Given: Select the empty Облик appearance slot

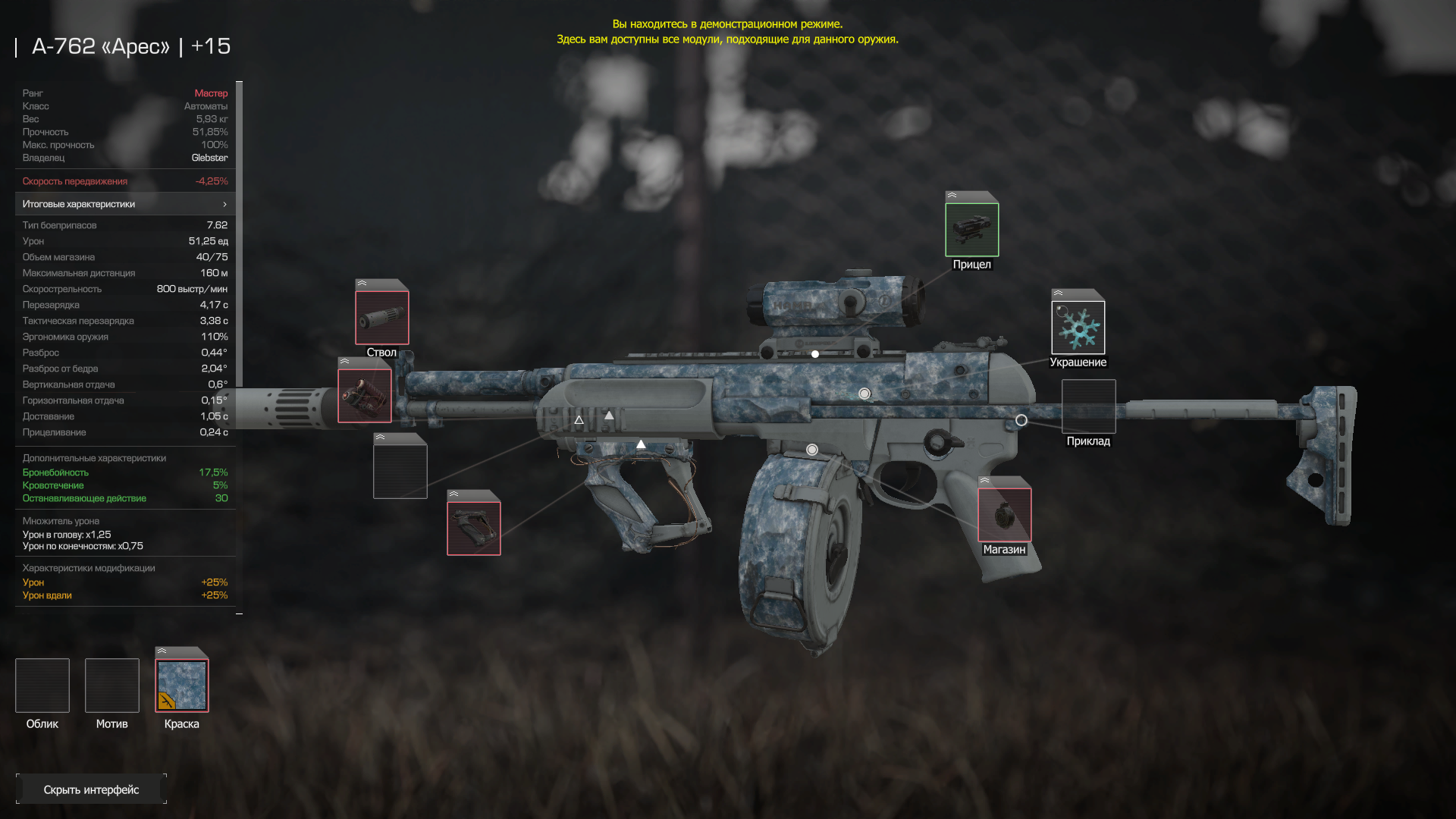Looking at the screenshot, I should point(42,686).
